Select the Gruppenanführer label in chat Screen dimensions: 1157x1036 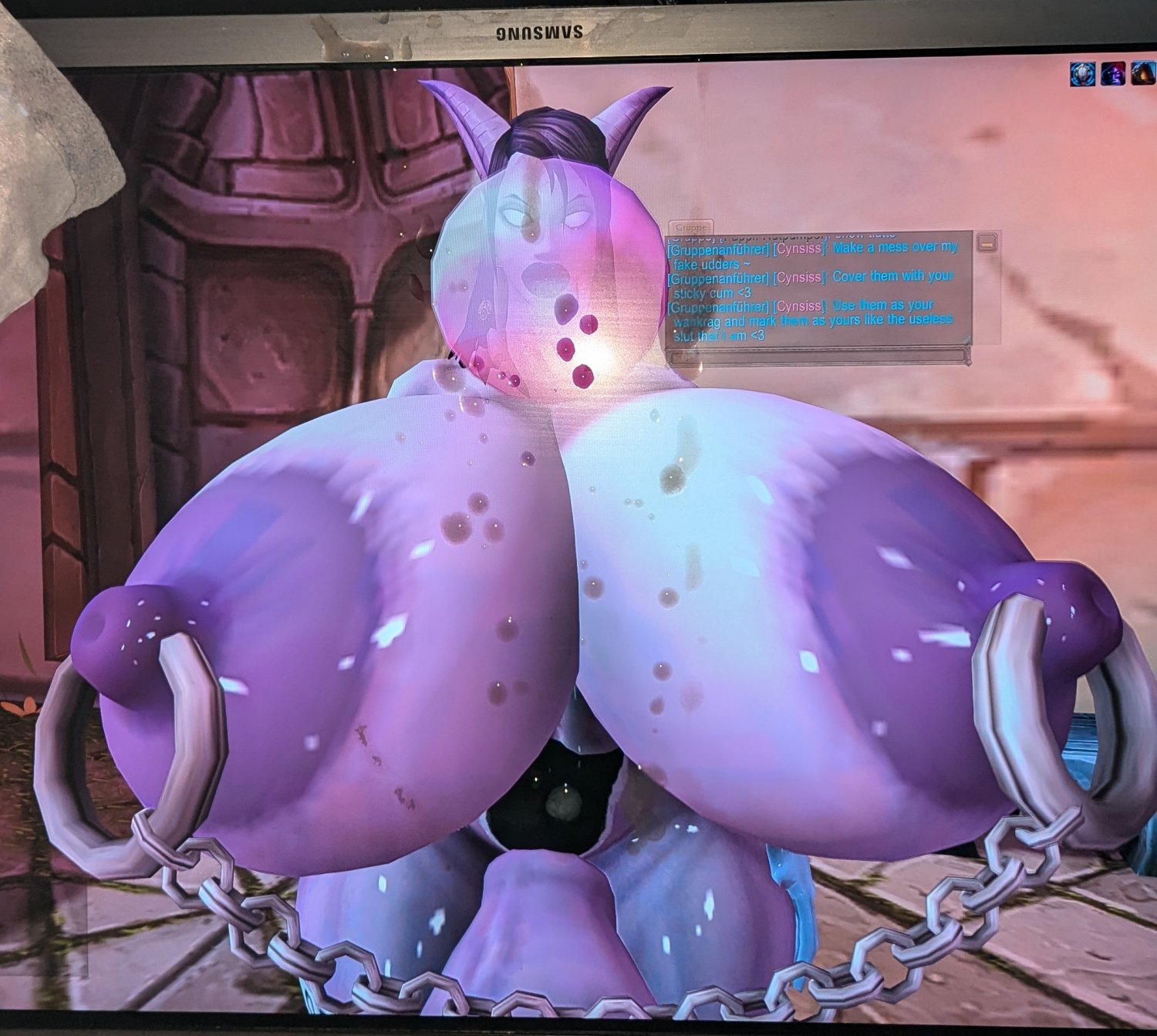tap(719, 249)
